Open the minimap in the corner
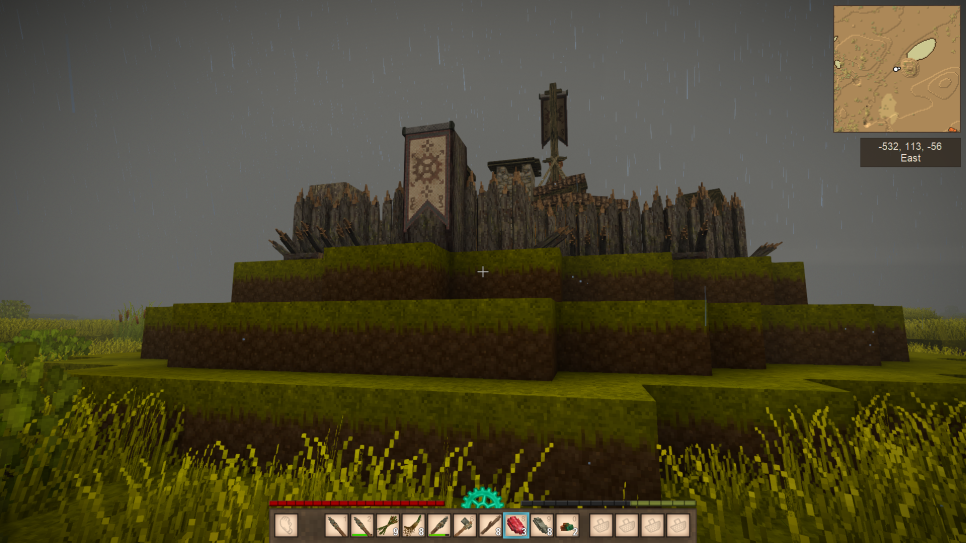Viewport: 966px width, 543px height. 896,69
